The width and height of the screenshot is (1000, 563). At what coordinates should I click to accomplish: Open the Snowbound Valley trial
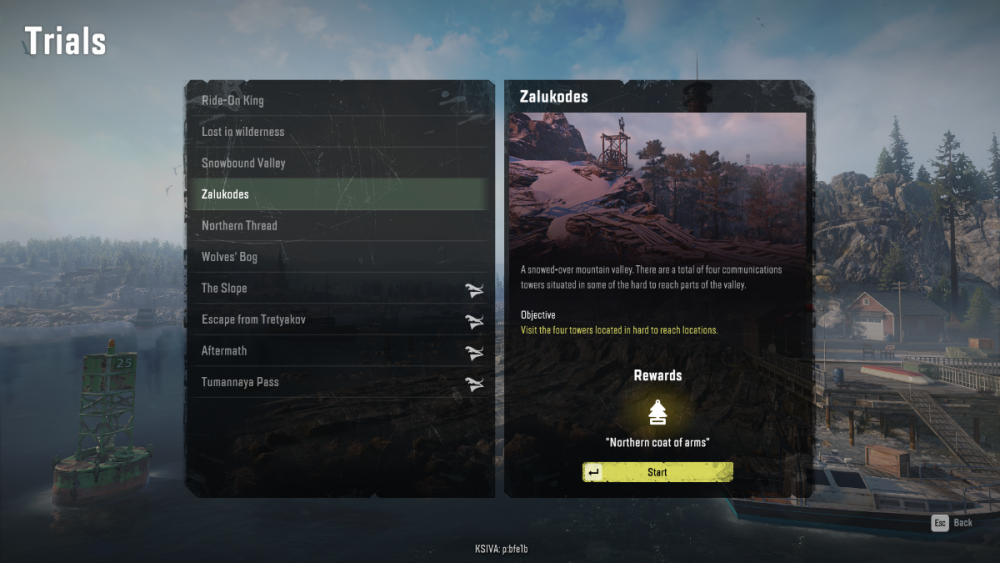tap(340, 163)
